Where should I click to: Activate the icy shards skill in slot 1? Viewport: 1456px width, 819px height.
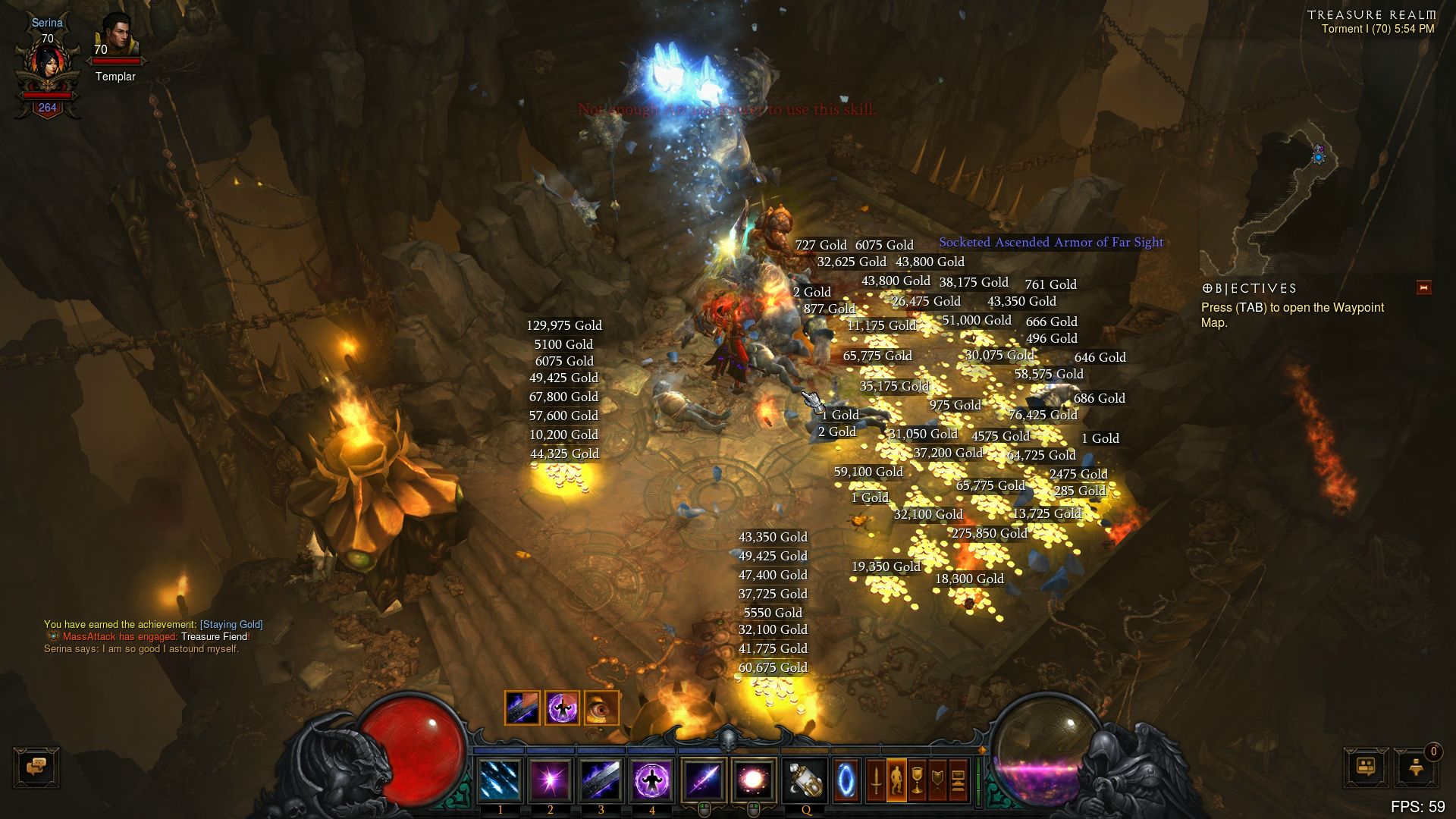(x=500, y=780)
